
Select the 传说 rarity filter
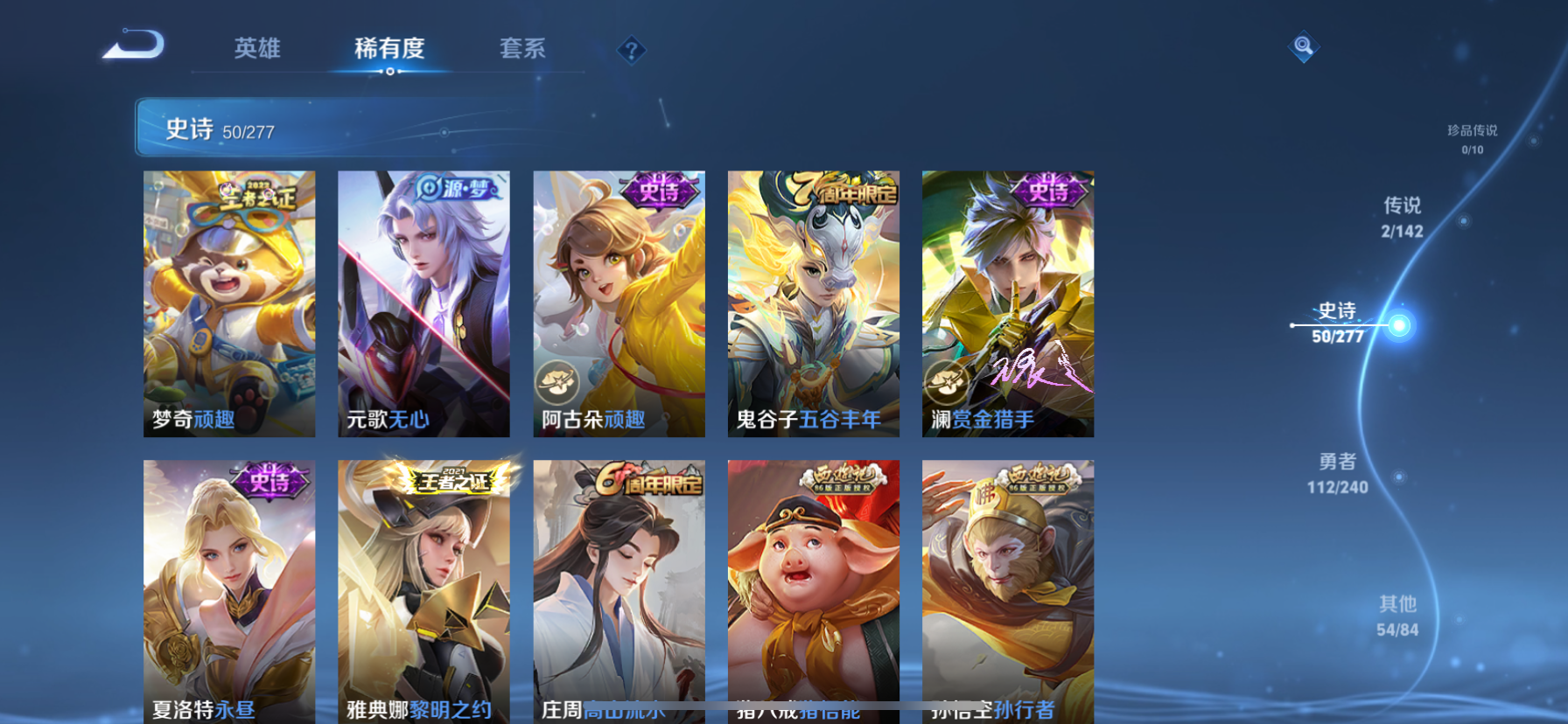[1401, 217]
